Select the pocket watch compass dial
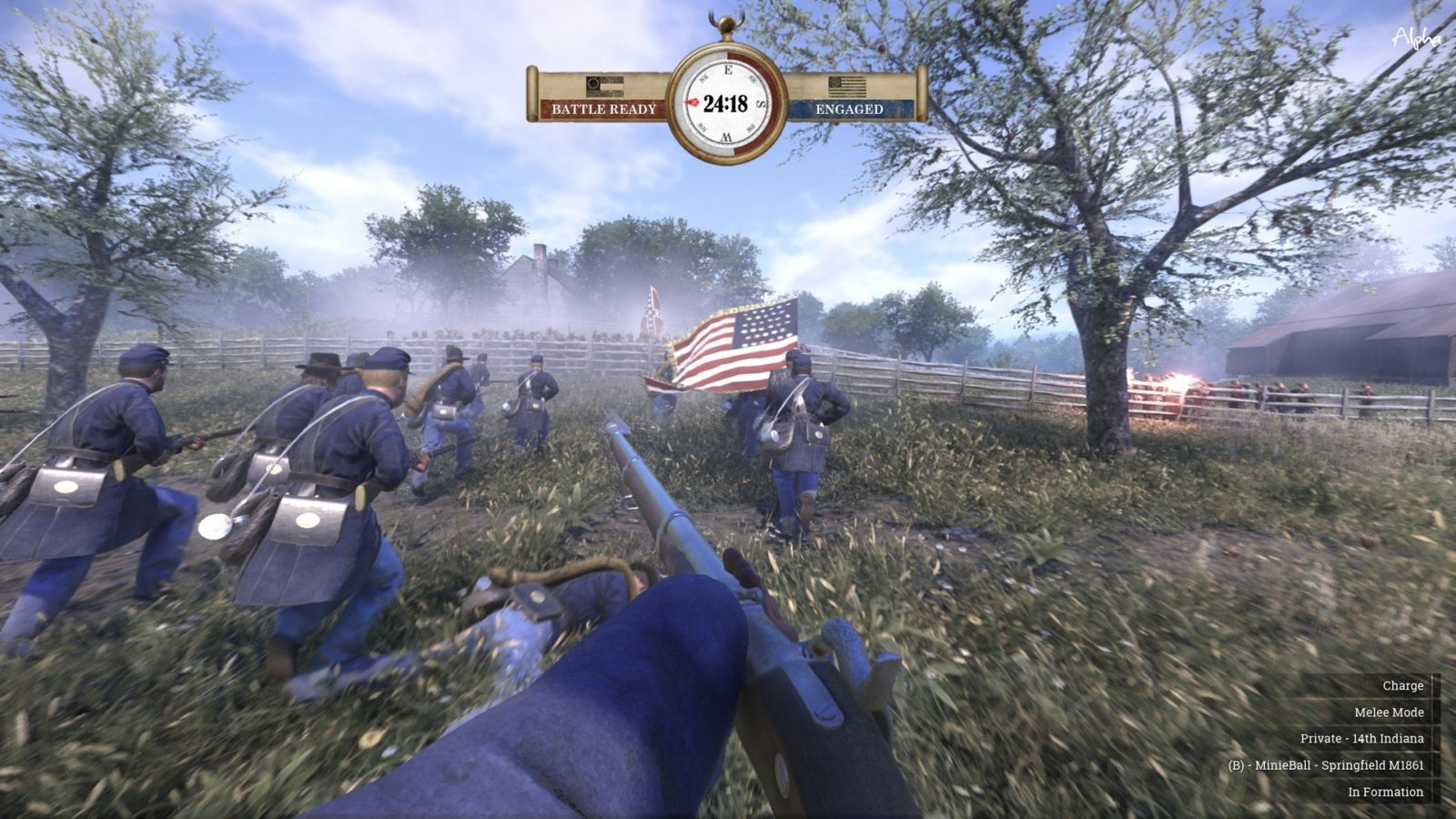This screenshot has width=1456, height=819. 726,103
